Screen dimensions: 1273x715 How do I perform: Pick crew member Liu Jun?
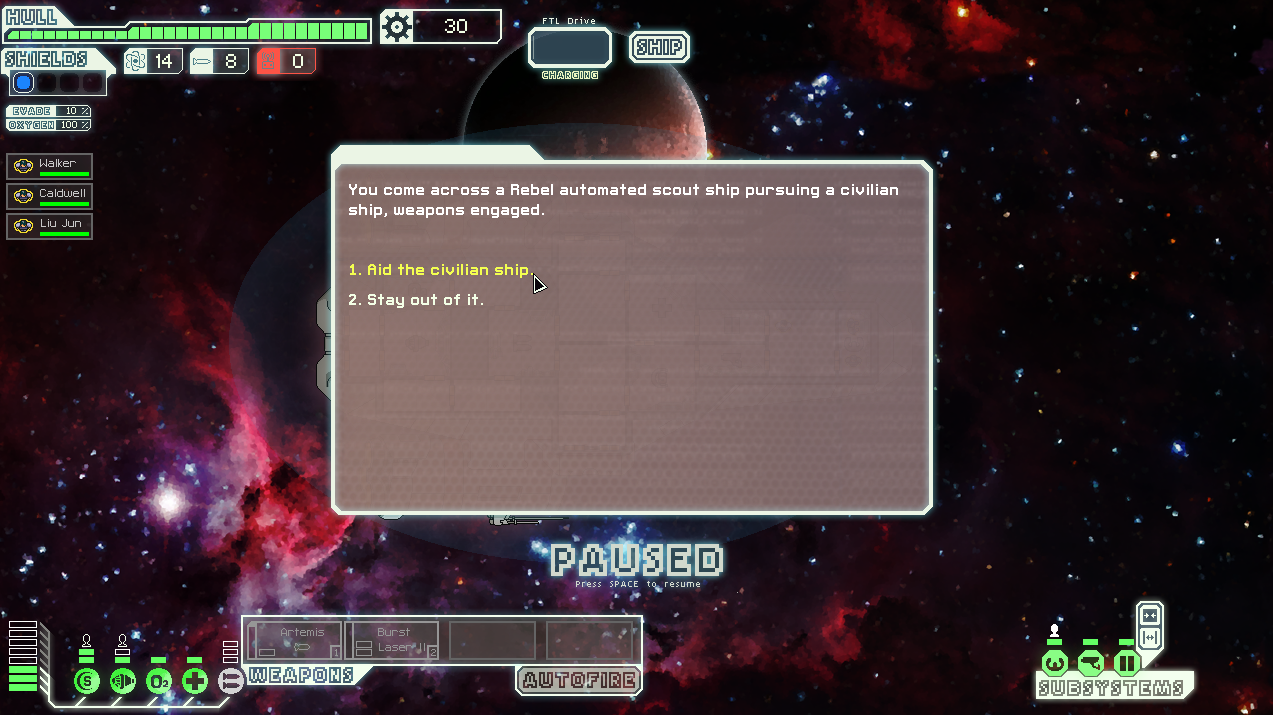click(50, 226)
